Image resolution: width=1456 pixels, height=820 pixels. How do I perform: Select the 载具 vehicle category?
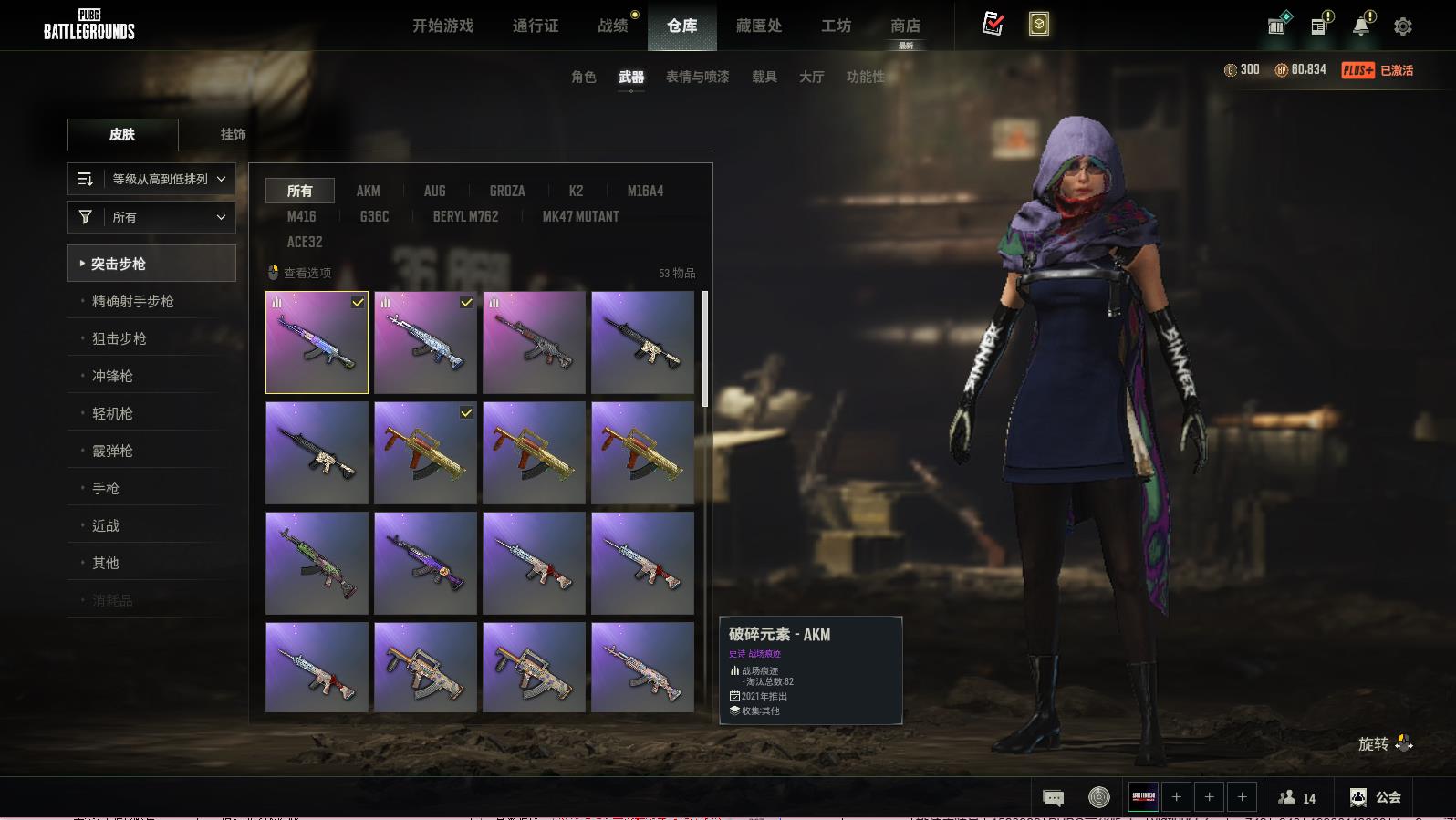(x=764, y=77)
